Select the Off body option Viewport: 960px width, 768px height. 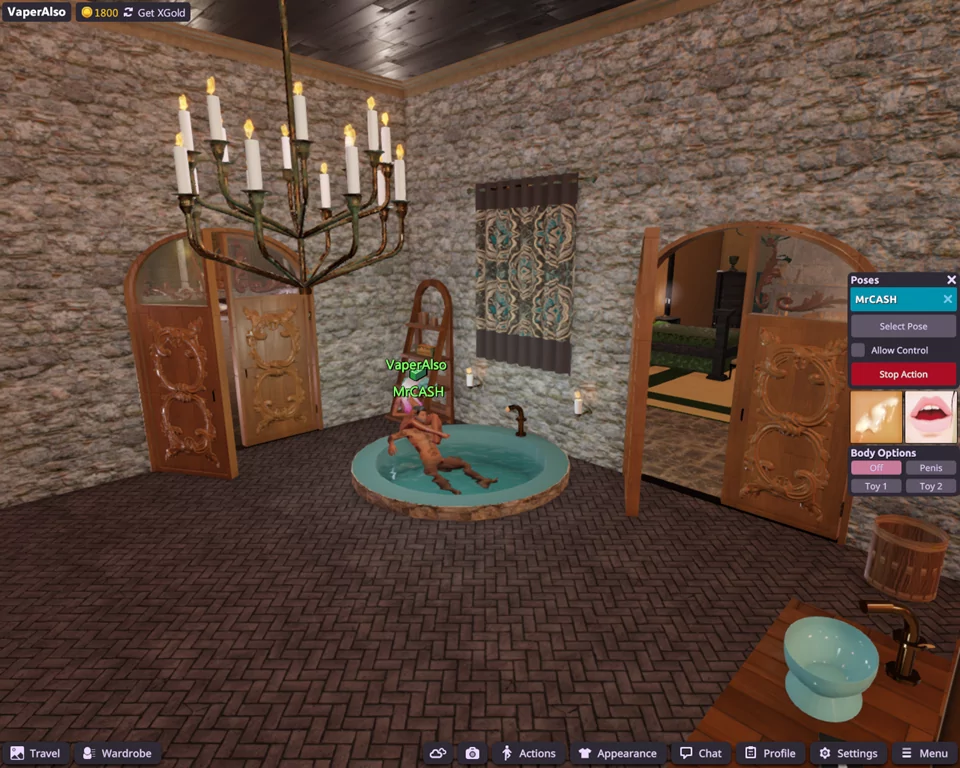click(876, 468)
